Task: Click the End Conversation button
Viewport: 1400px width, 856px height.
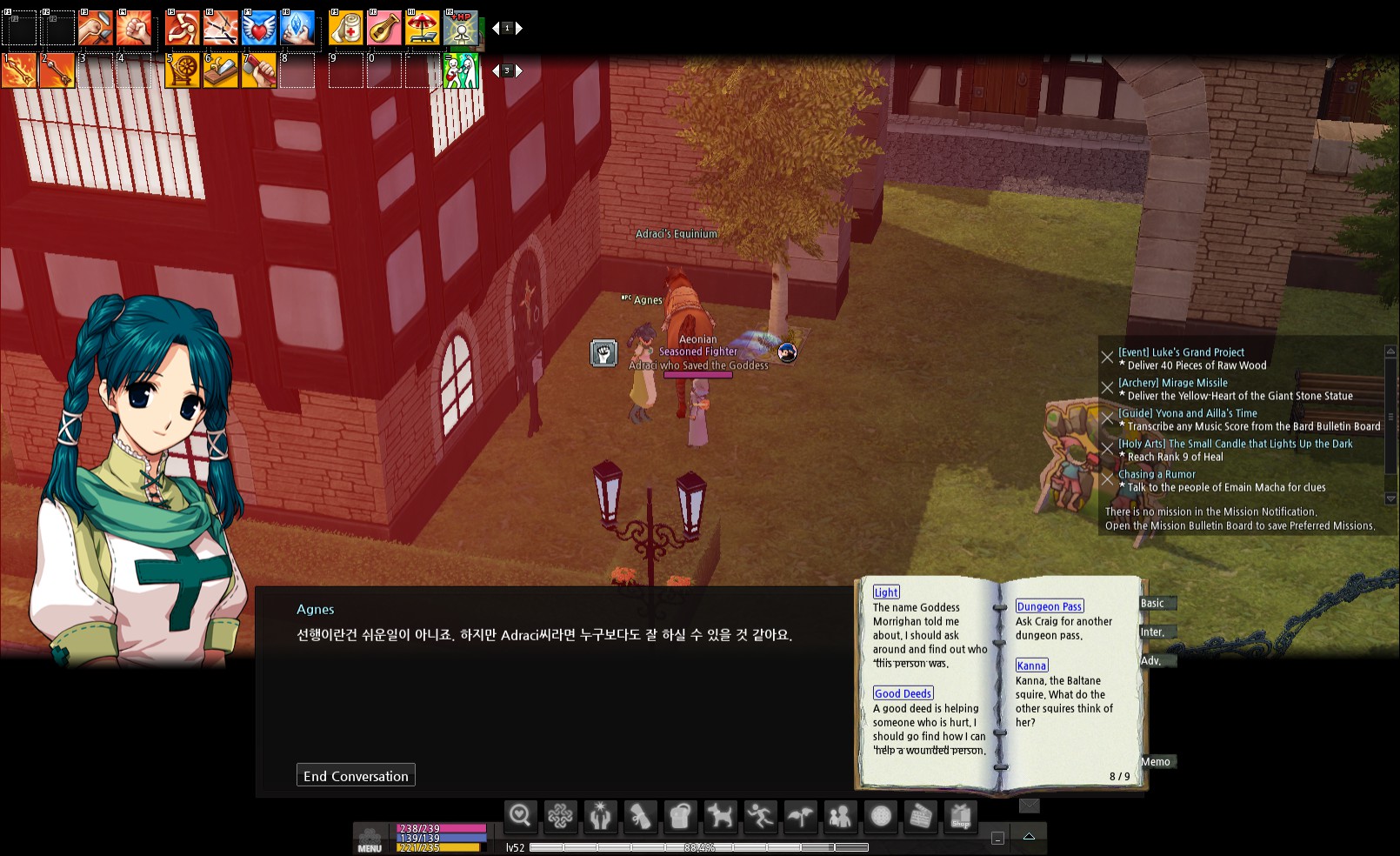Action: 356,775
